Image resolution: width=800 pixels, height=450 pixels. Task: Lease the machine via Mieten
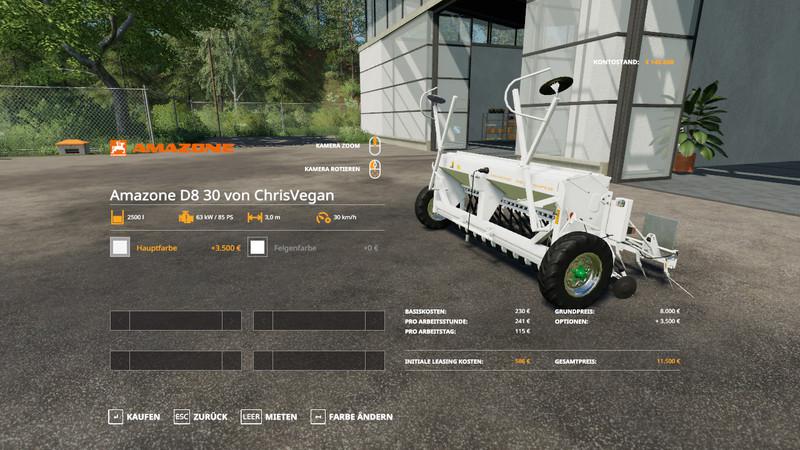point(270,416)
